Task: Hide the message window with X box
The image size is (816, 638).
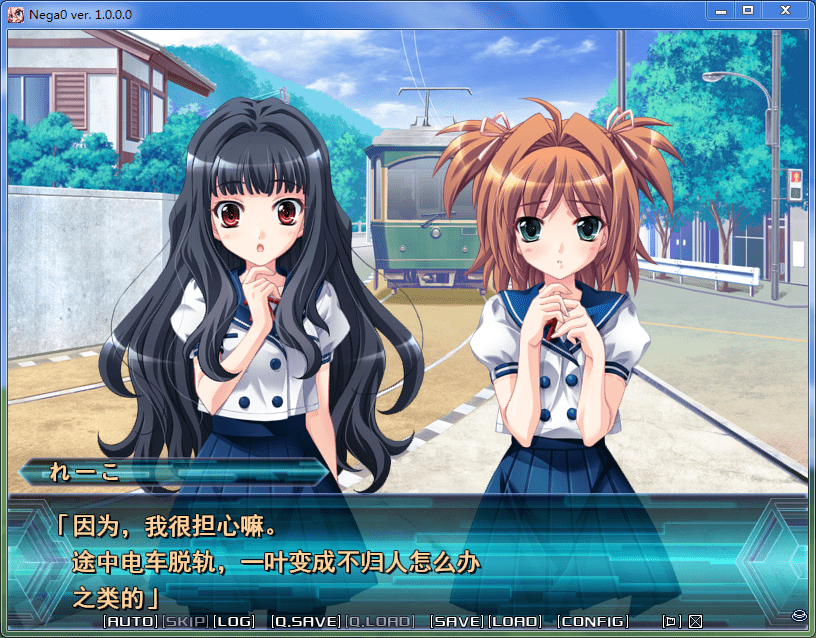Action: 696,621
